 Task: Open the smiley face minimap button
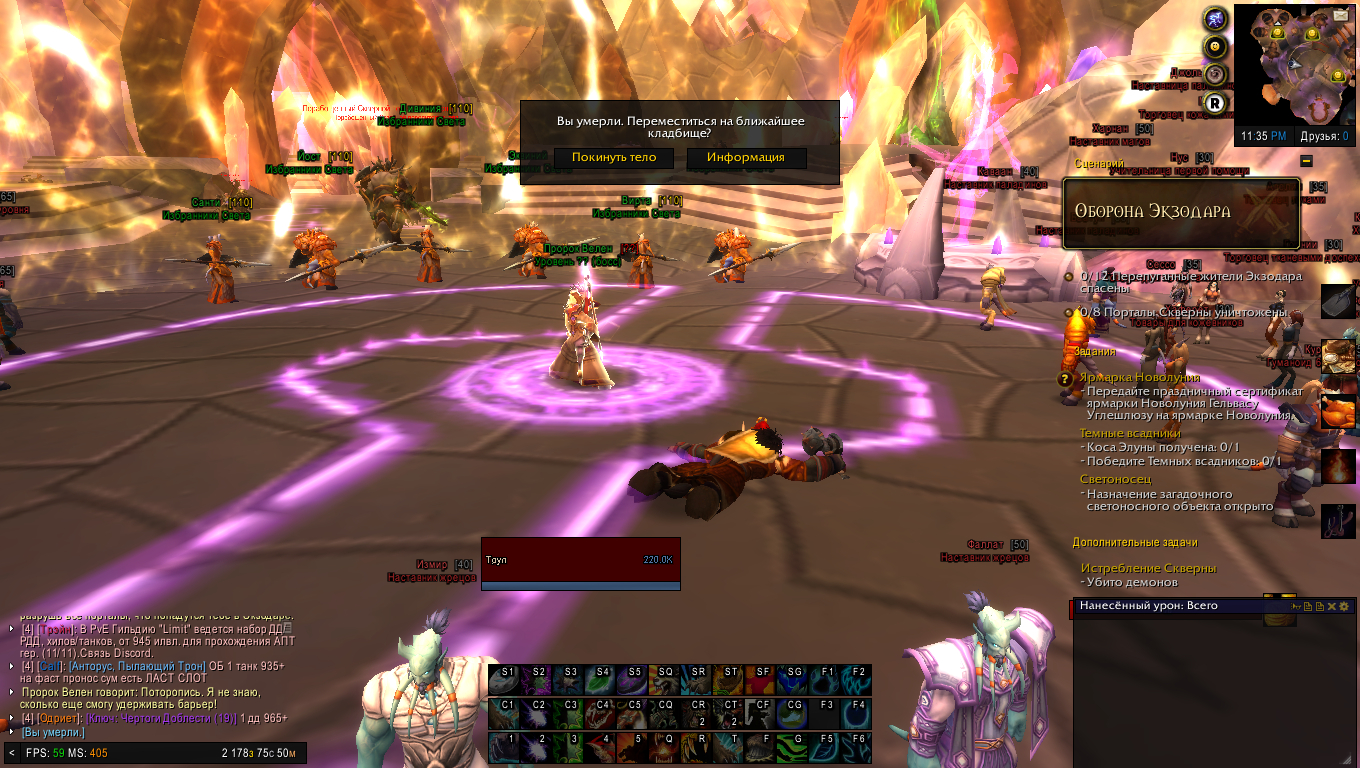tap(1215, 46)
